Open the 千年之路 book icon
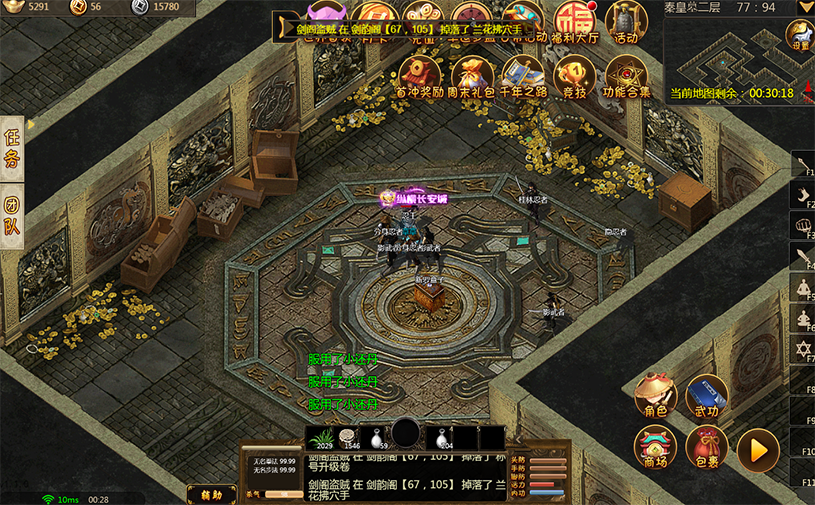 [x=523, y=75]
